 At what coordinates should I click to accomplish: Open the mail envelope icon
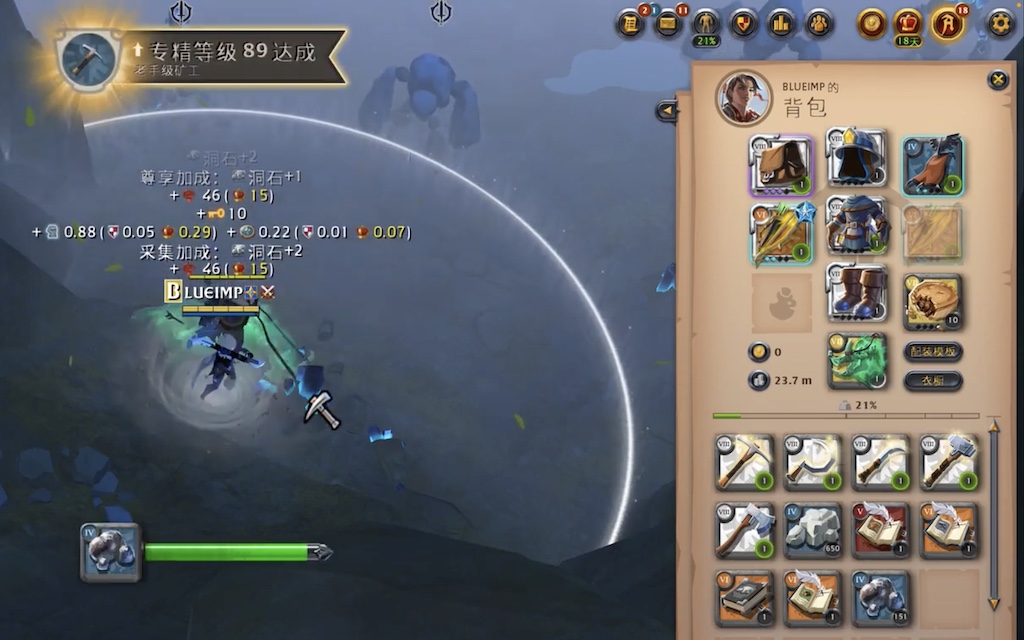(668, 23)
